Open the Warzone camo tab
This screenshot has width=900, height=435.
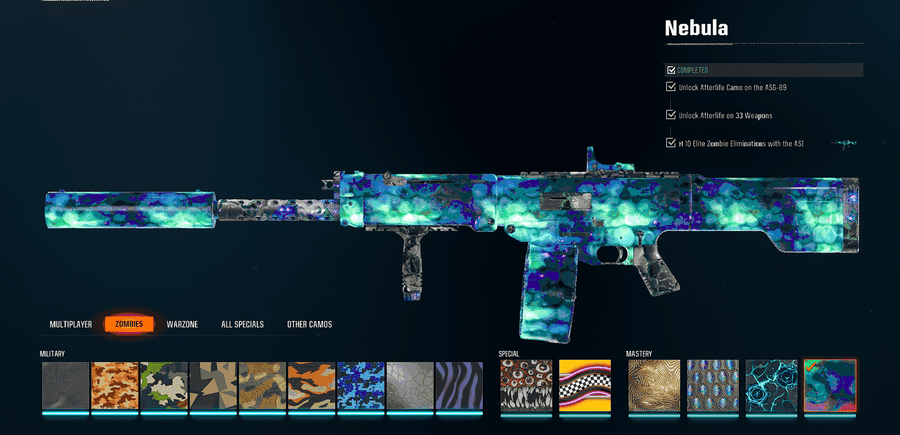pyautogui.click(x=183, y=324)
